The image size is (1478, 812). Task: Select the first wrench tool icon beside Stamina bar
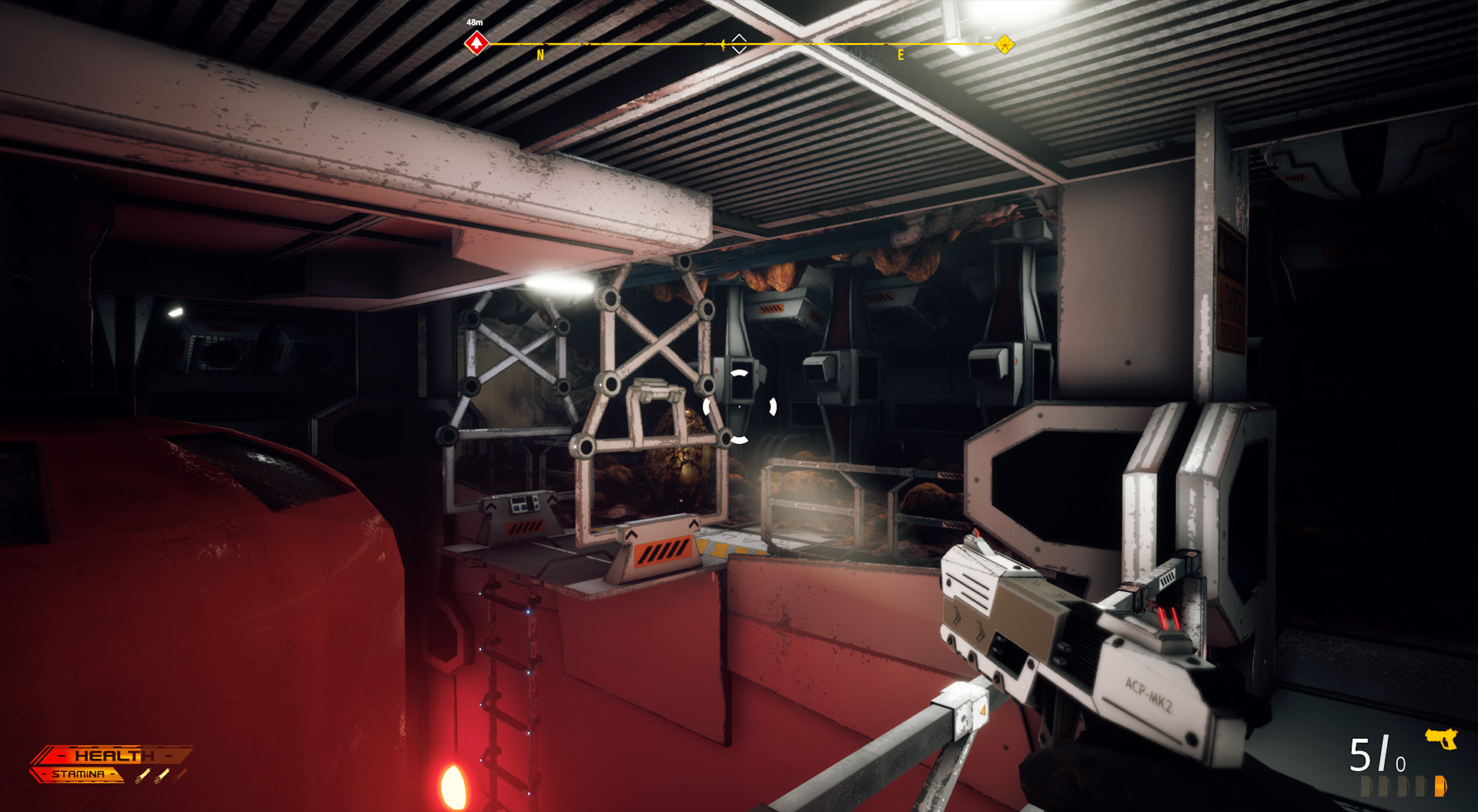point(143,776)
